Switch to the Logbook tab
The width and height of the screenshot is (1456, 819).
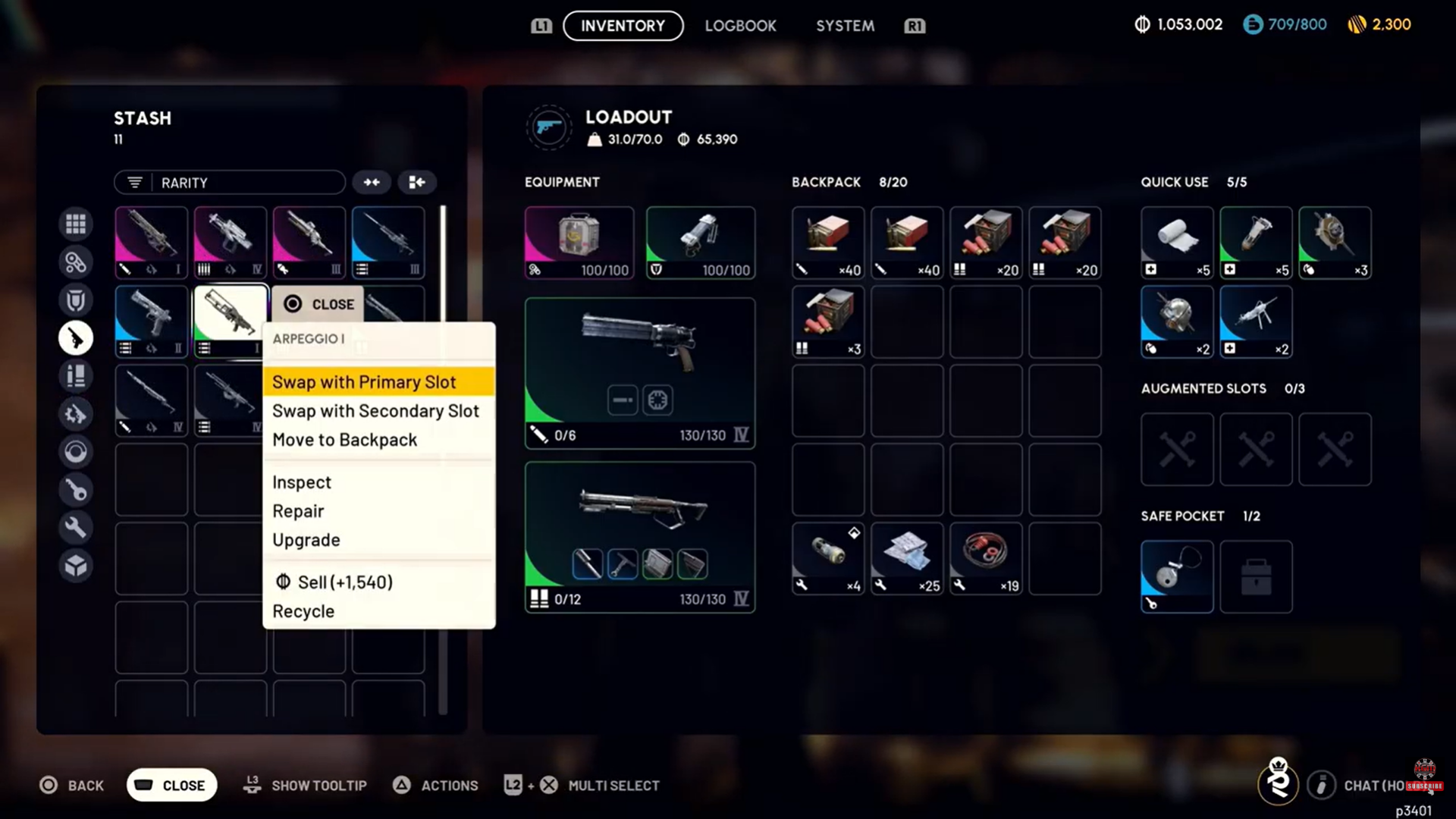click(740, 26)
